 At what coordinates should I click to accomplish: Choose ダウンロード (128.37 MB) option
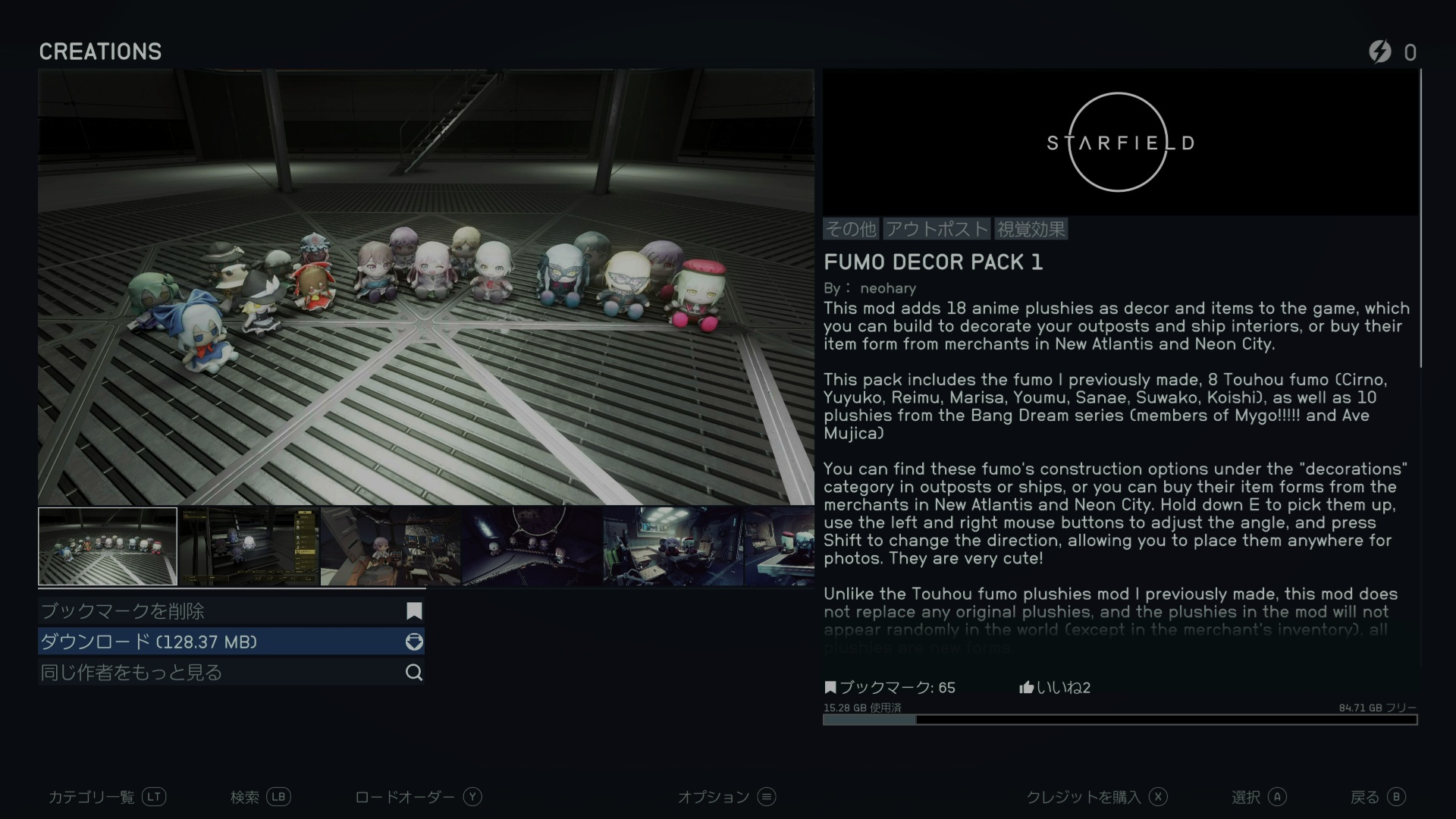(231, 642)
